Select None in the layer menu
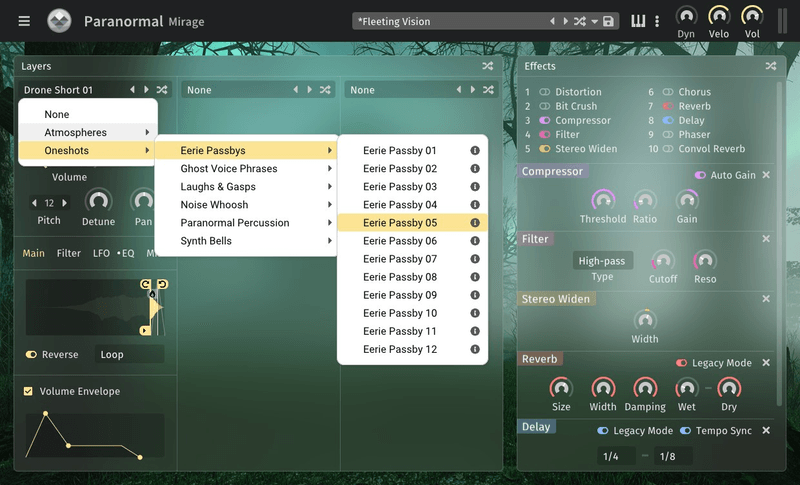800x485 pixels. (57, 115)
